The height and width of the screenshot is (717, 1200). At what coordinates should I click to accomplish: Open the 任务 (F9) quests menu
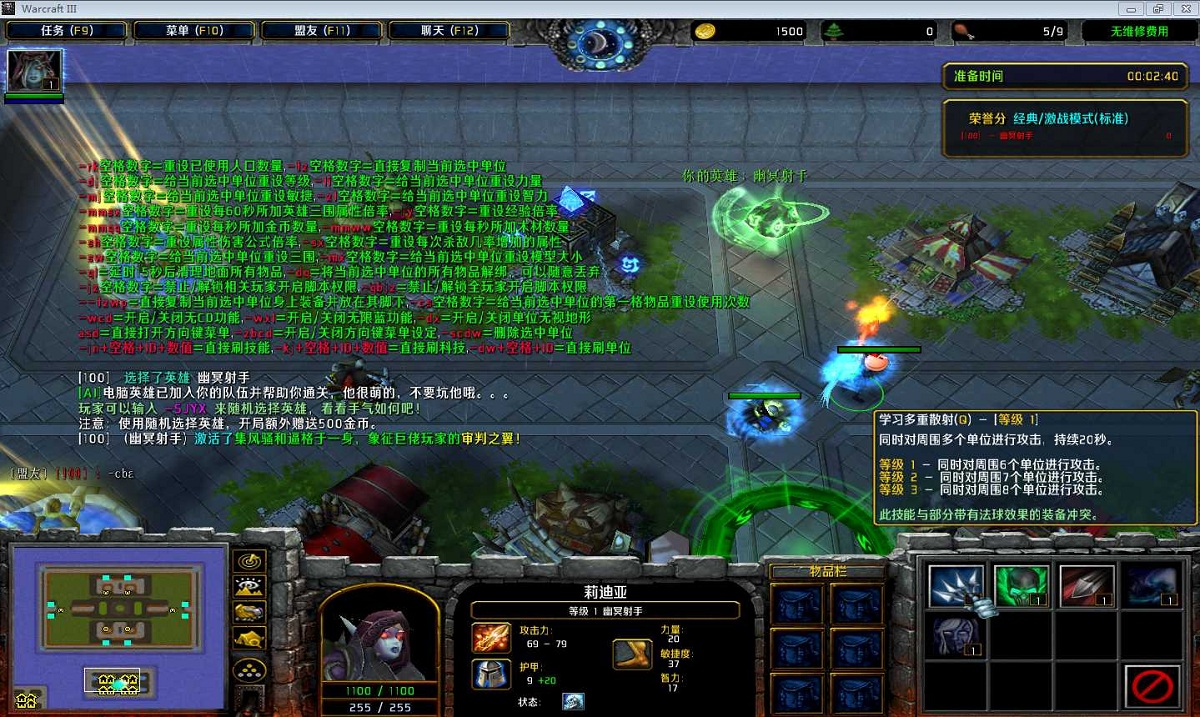point(67,31)
